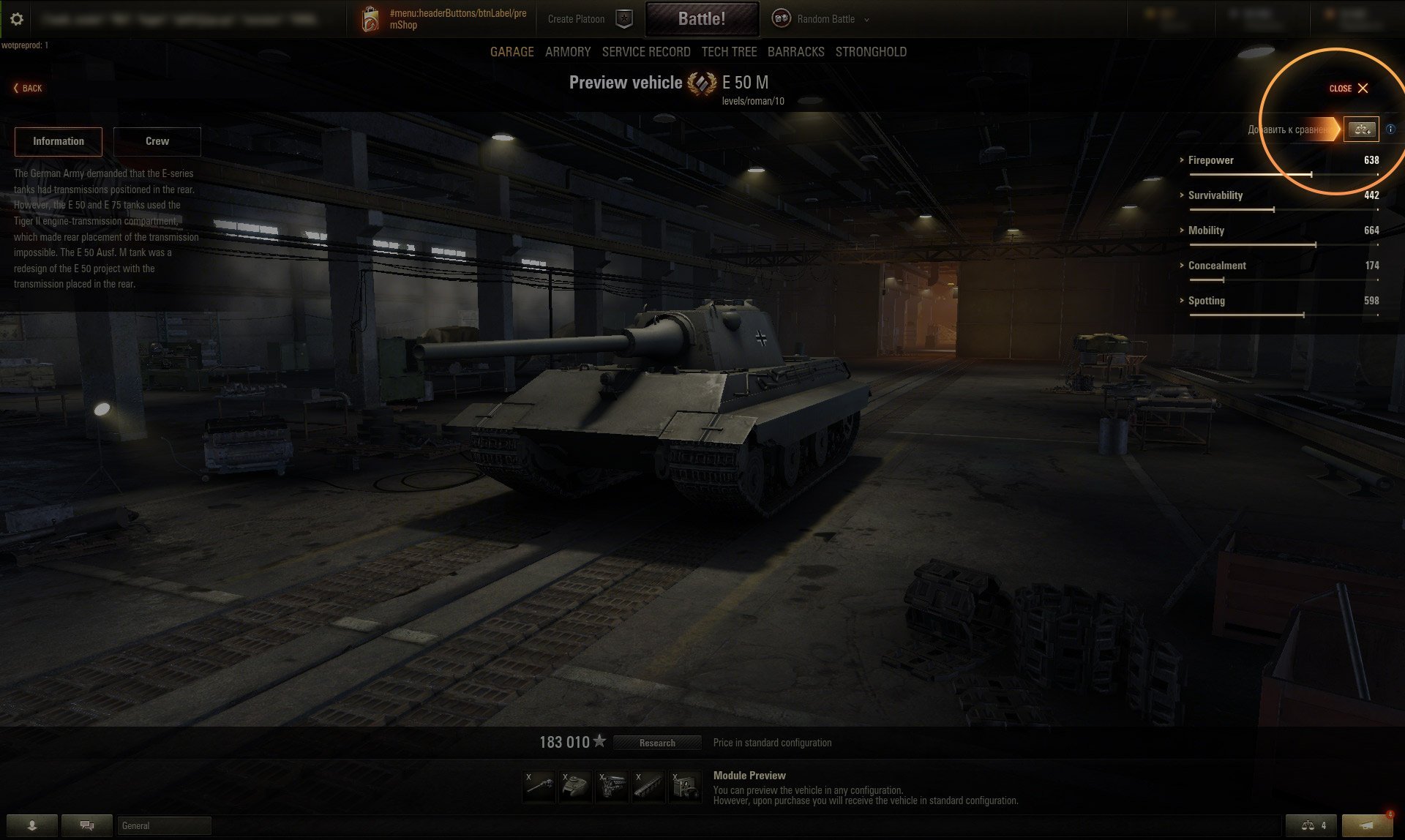Go to the Garage menu
The height and width of the screenshot is (840, 1405).
click(512, 52)
